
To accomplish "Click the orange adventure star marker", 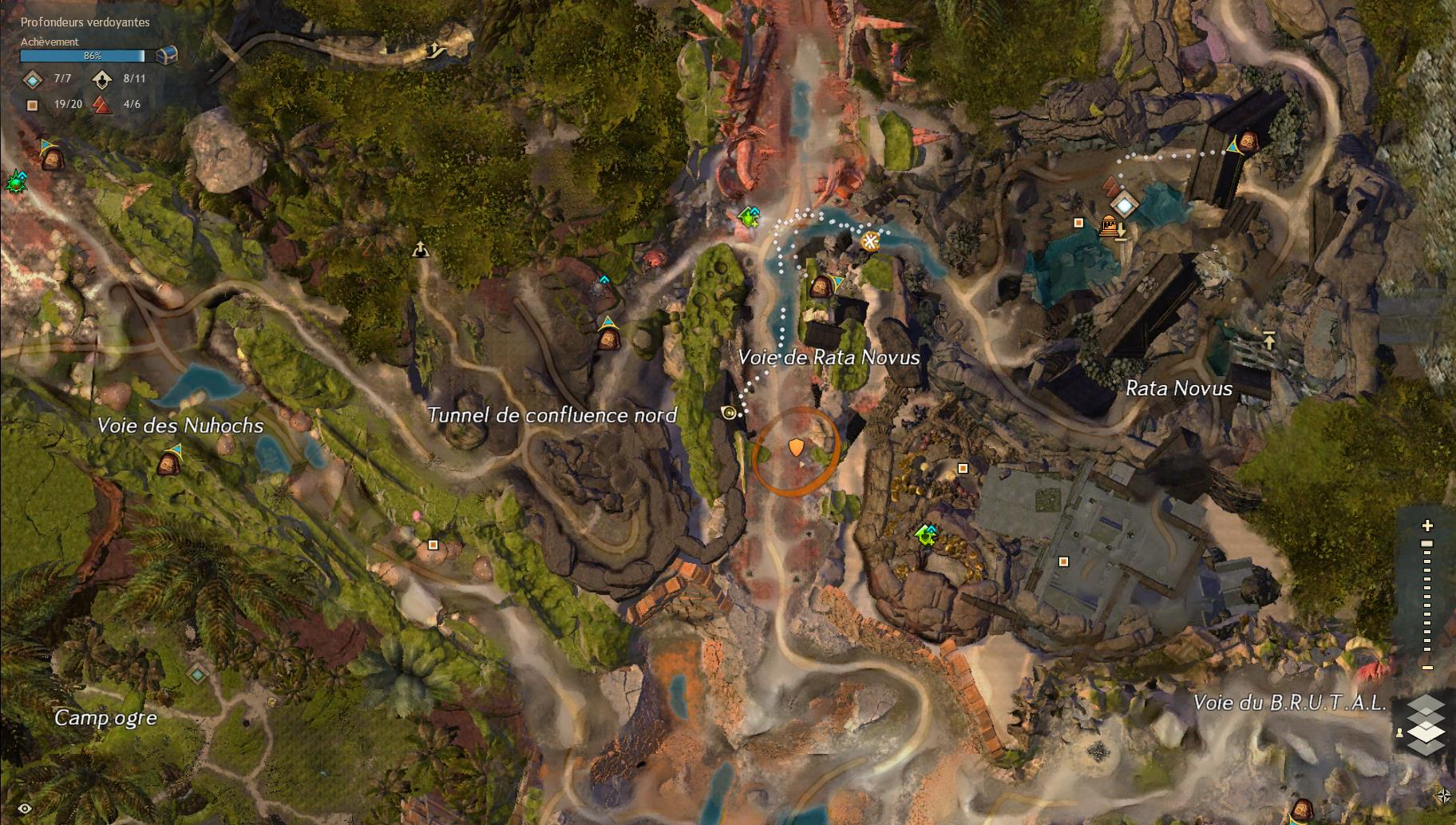I will pyautogui.click(x=870, y=240).
